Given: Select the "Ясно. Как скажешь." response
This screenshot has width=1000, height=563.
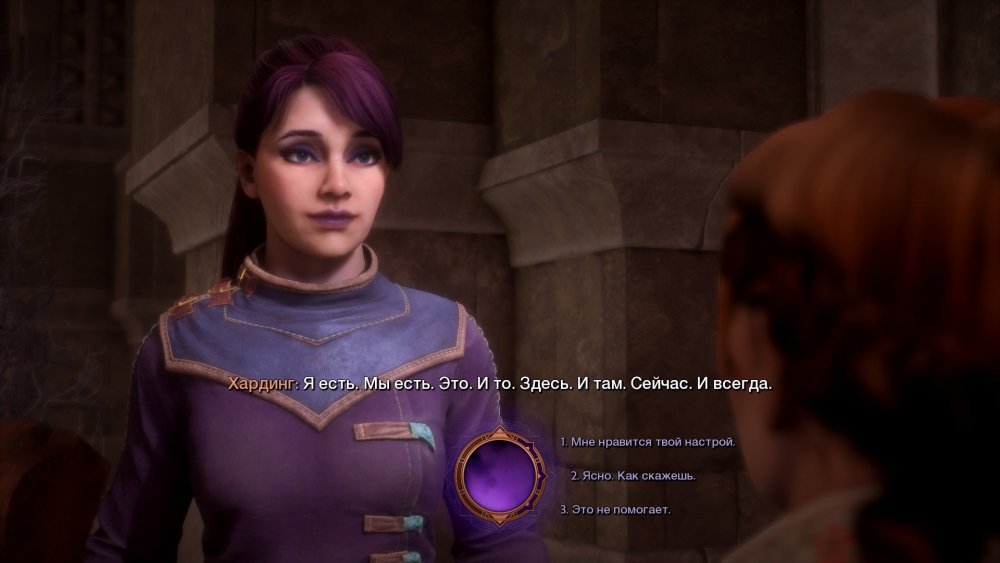Looking at the screenshot, I should [x=632, y=476].
